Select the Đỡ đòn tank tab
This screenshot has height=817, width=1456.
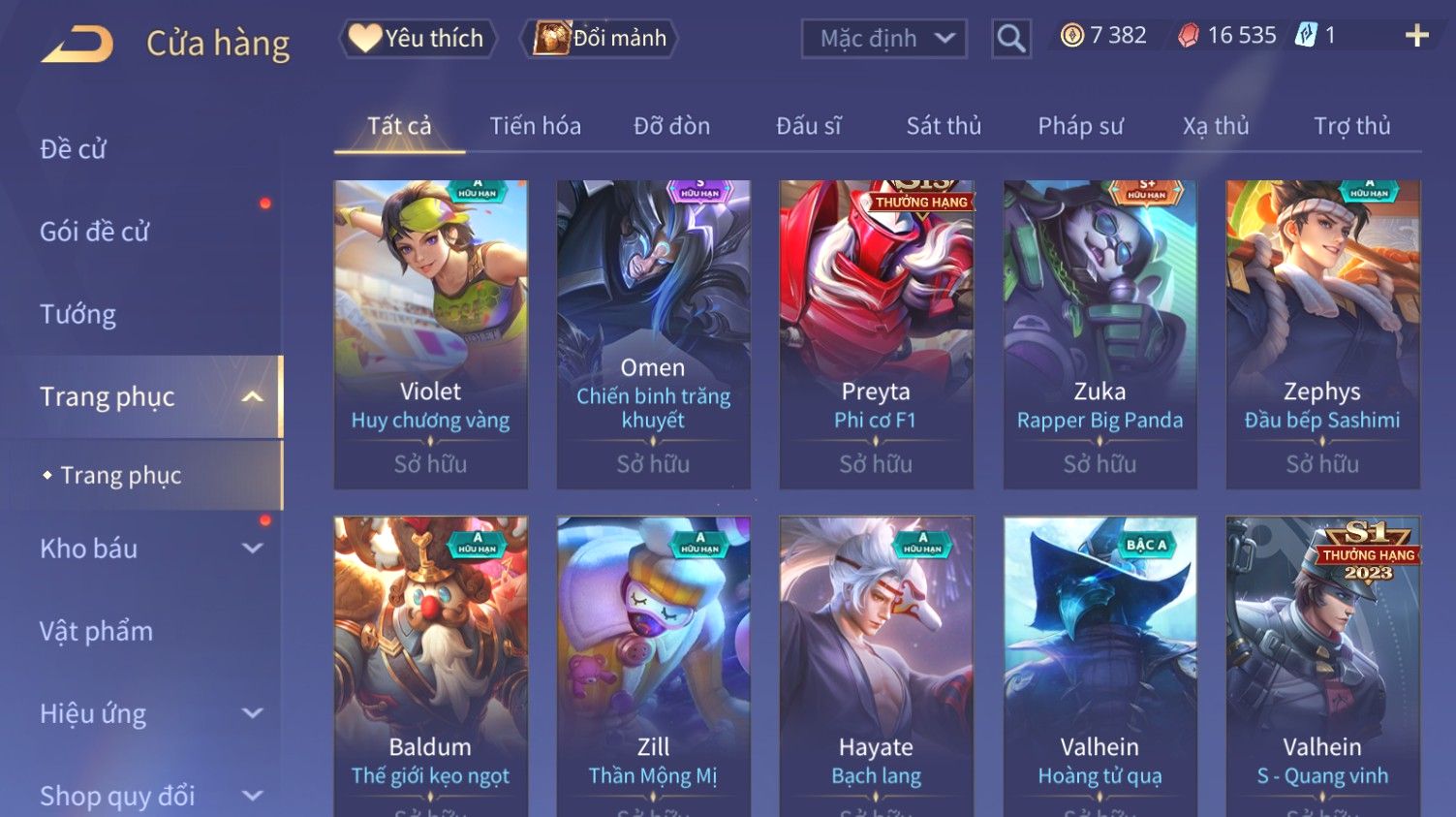point(671,126)
